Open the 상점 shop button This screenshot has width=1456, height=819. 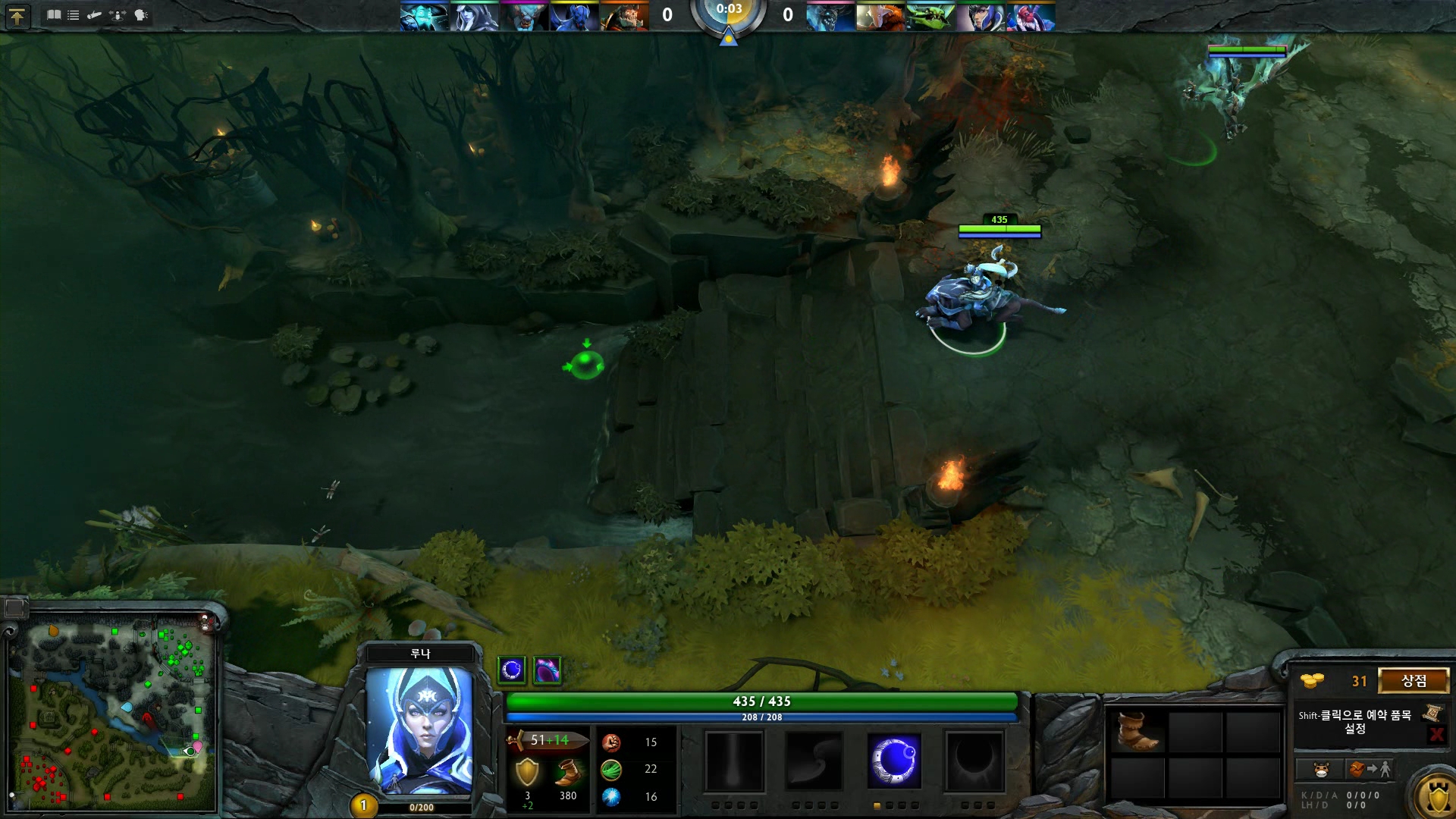tap(1414, 680)
